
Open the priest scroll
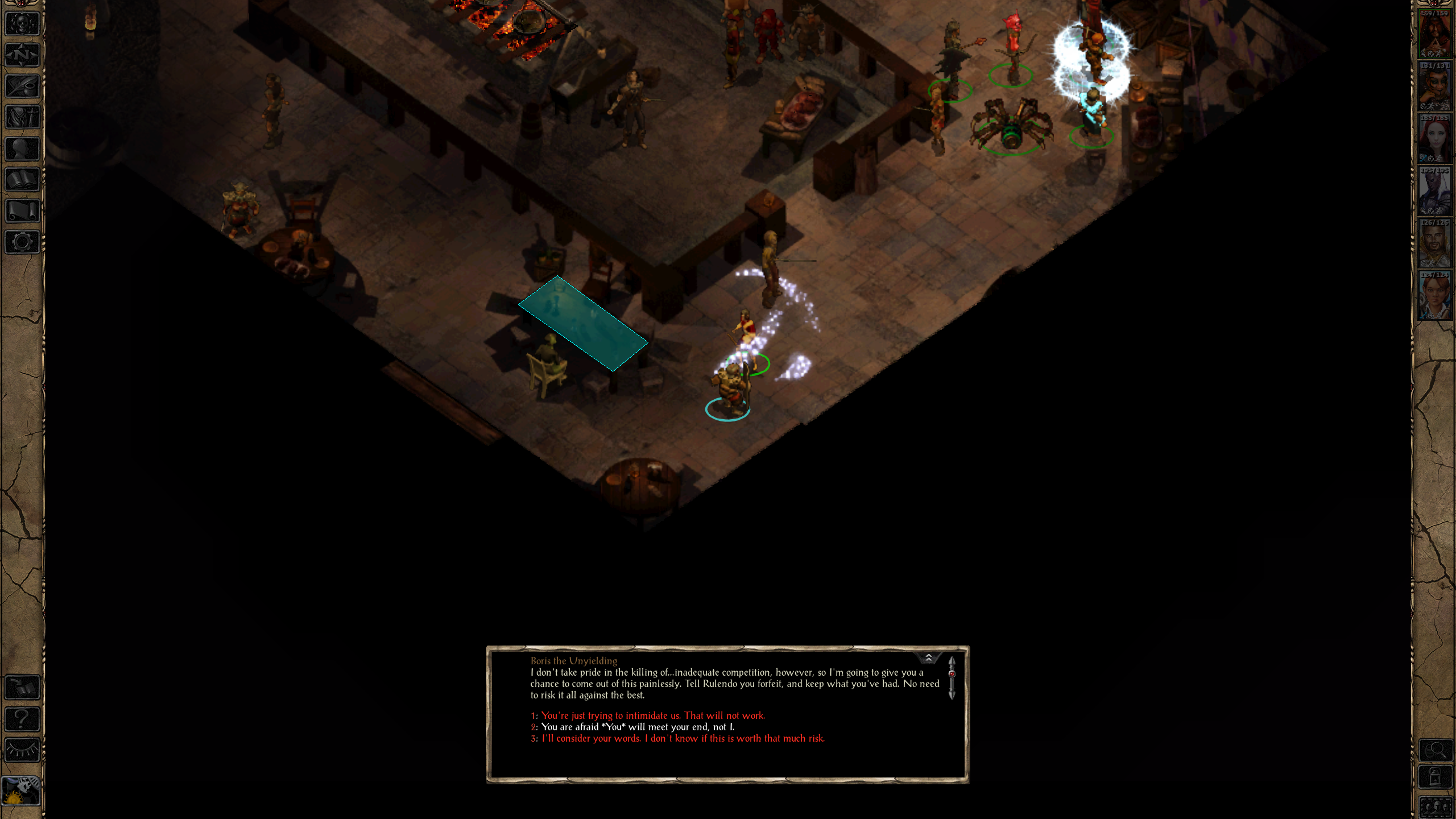(22, 211)
